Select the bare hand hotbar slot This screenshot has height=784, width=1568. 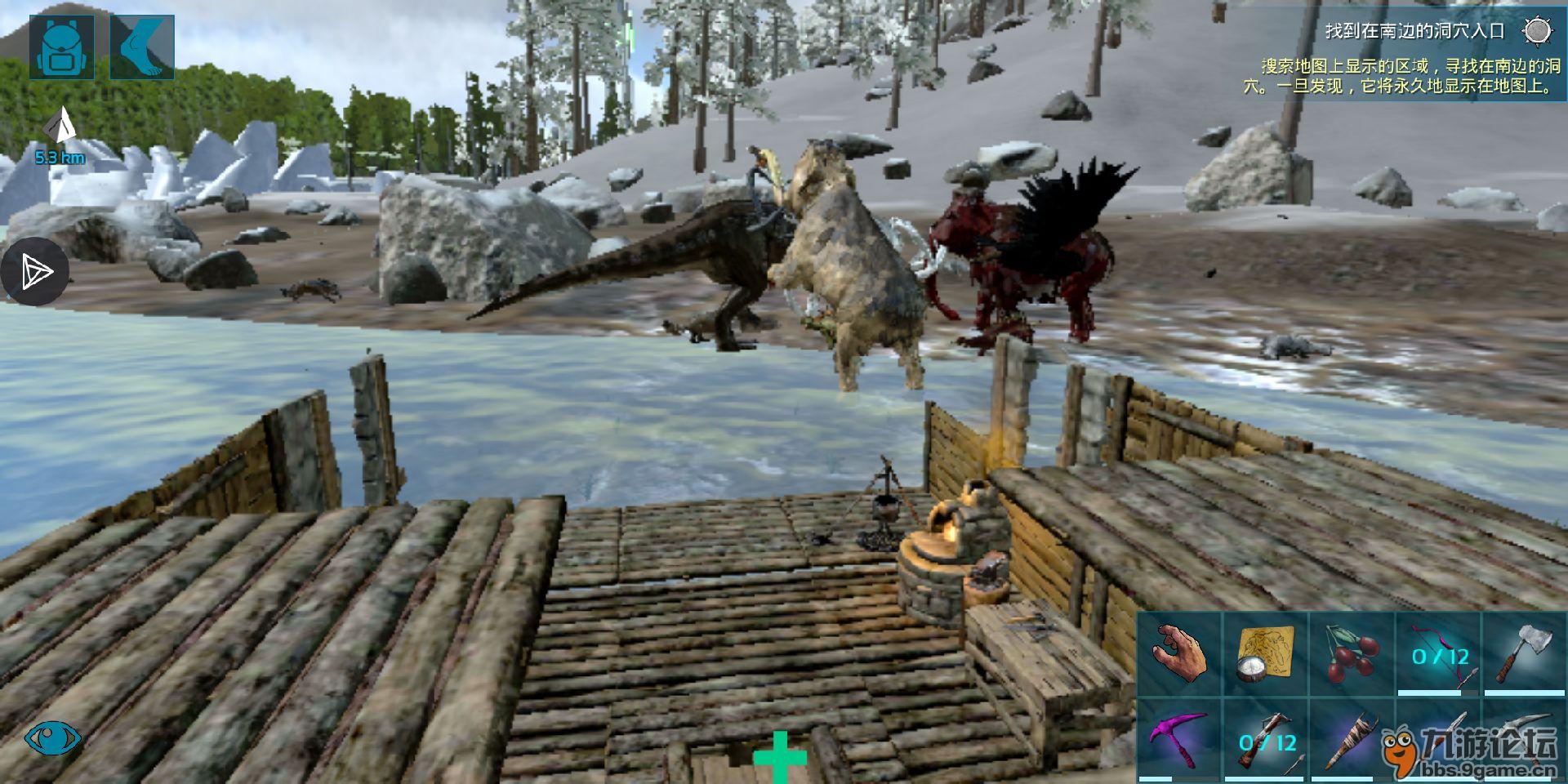(1180, 653)
